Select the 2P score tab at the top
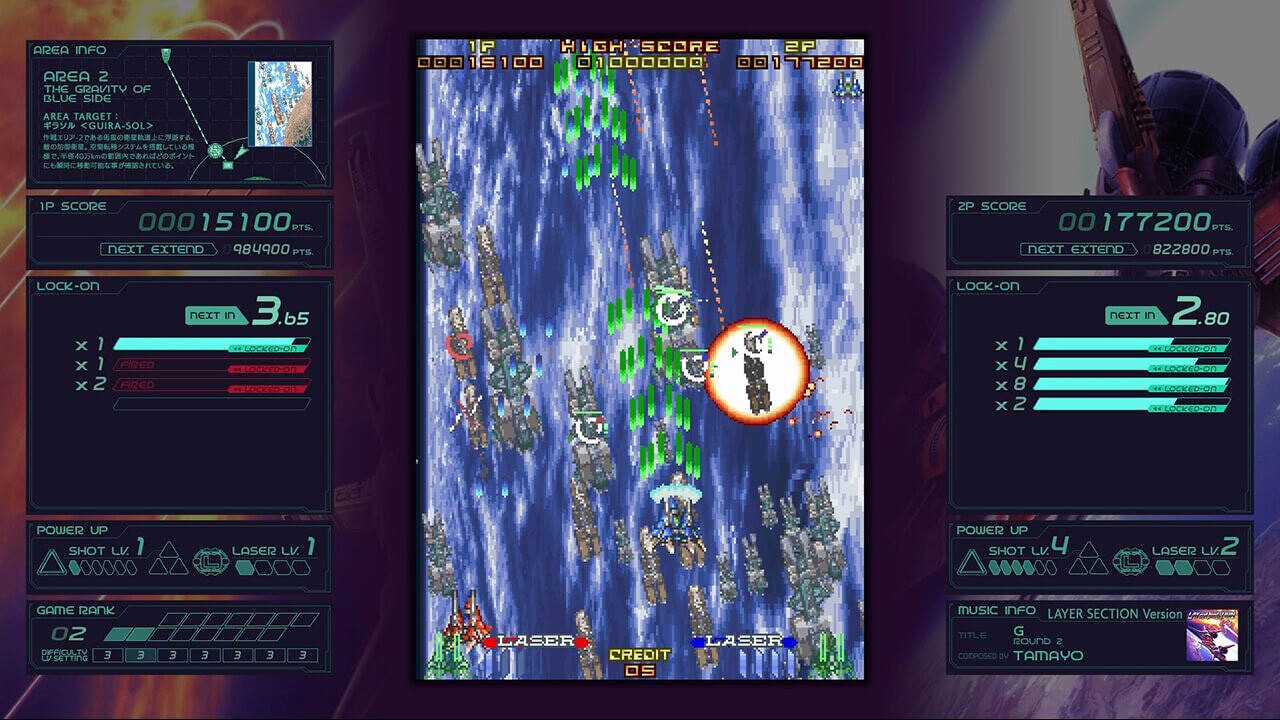Viewport: 1280px width, 720px height. pyautogui.click(x=800, y=46)
